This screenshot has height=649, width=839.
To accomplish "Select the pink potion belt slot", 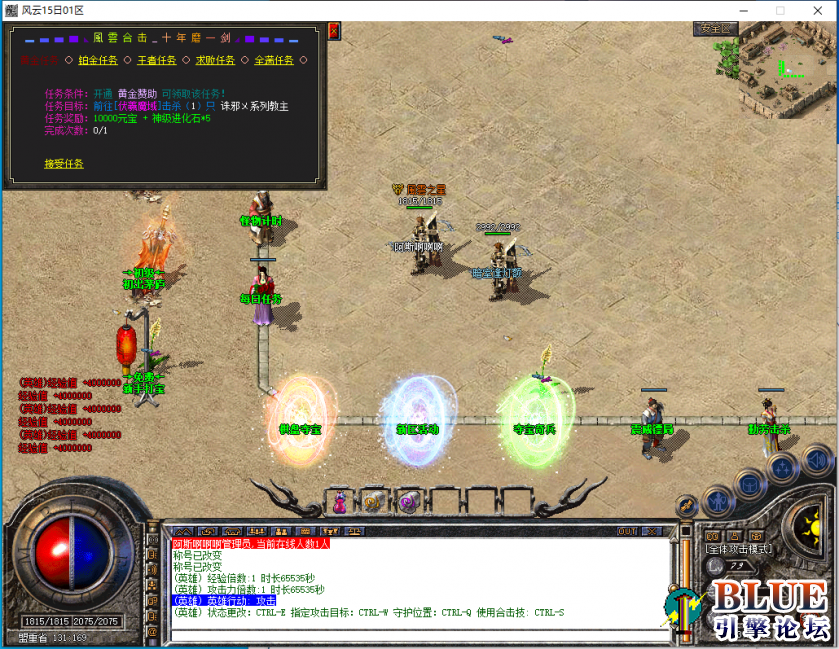I will point(340,502).
